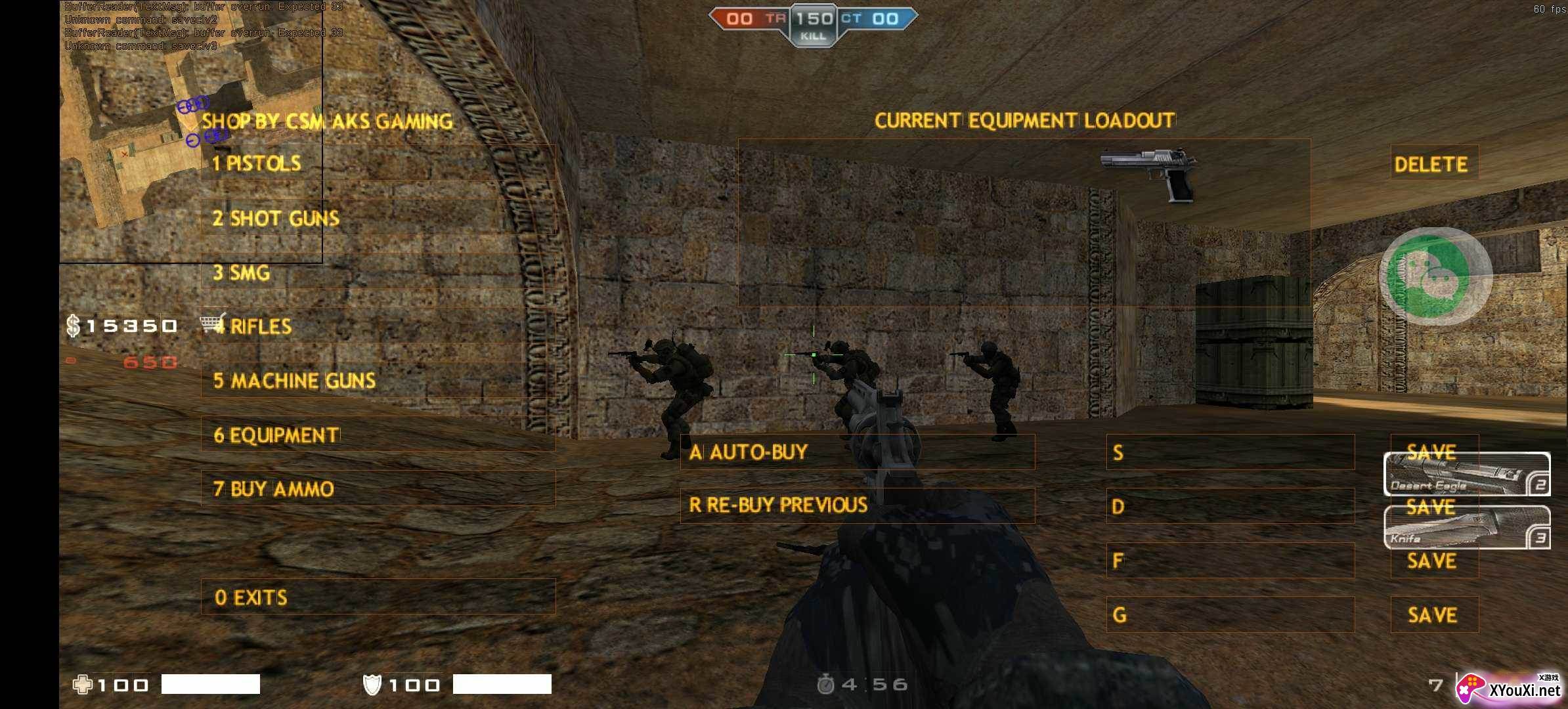Viewport: 1568px width, 709px height.
Task: Browse the Machine Guns category
Action: (x=378, y=381)
